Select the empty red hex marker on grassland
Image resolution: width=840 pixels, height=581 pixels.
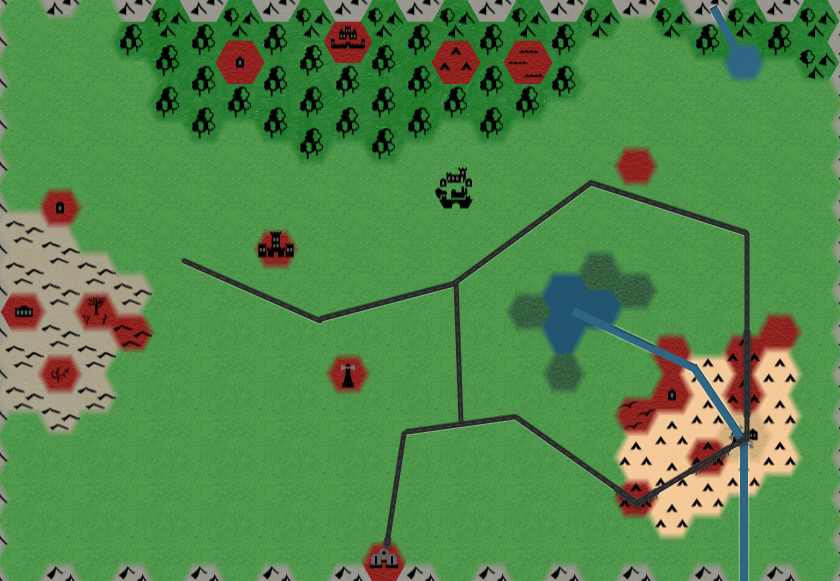pyautogui.click(x=635, y=166)
